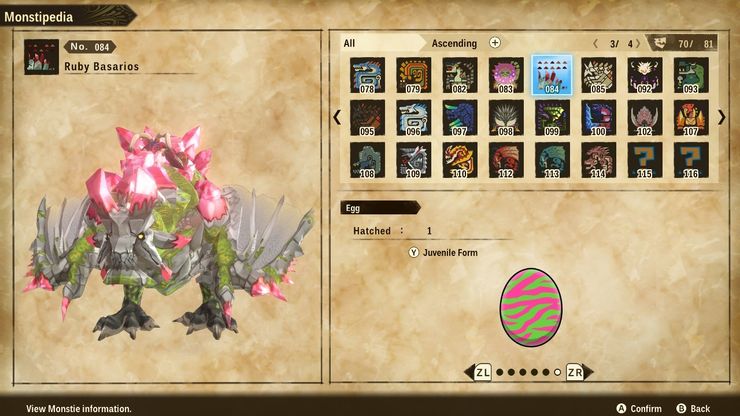Choose monster entry number 079
740x416 pixels.
pyautogui.click(x=412, y=74)
